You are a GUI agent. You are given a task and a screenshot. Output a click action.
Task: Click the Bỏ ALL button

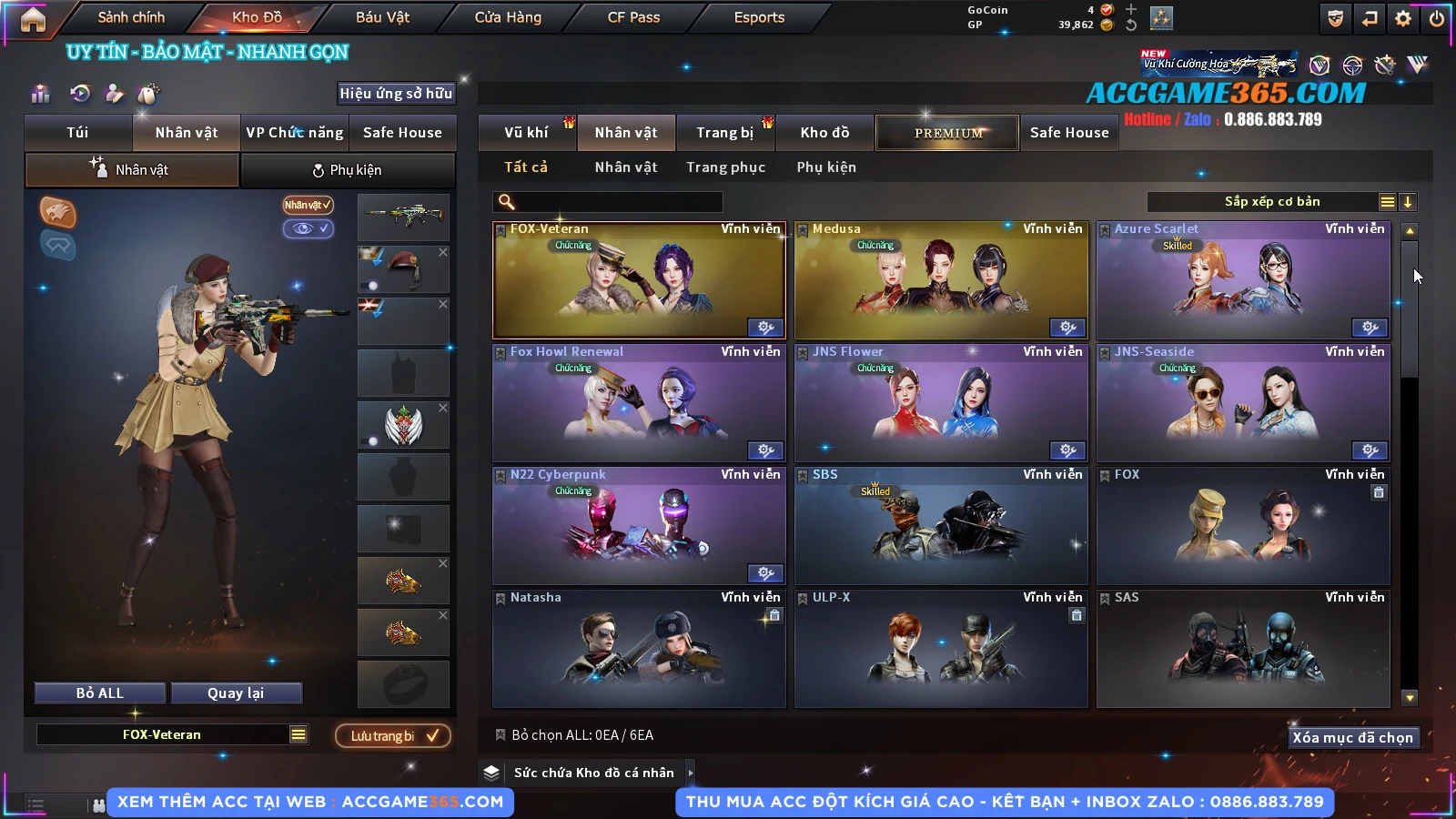tap(100, 693)
